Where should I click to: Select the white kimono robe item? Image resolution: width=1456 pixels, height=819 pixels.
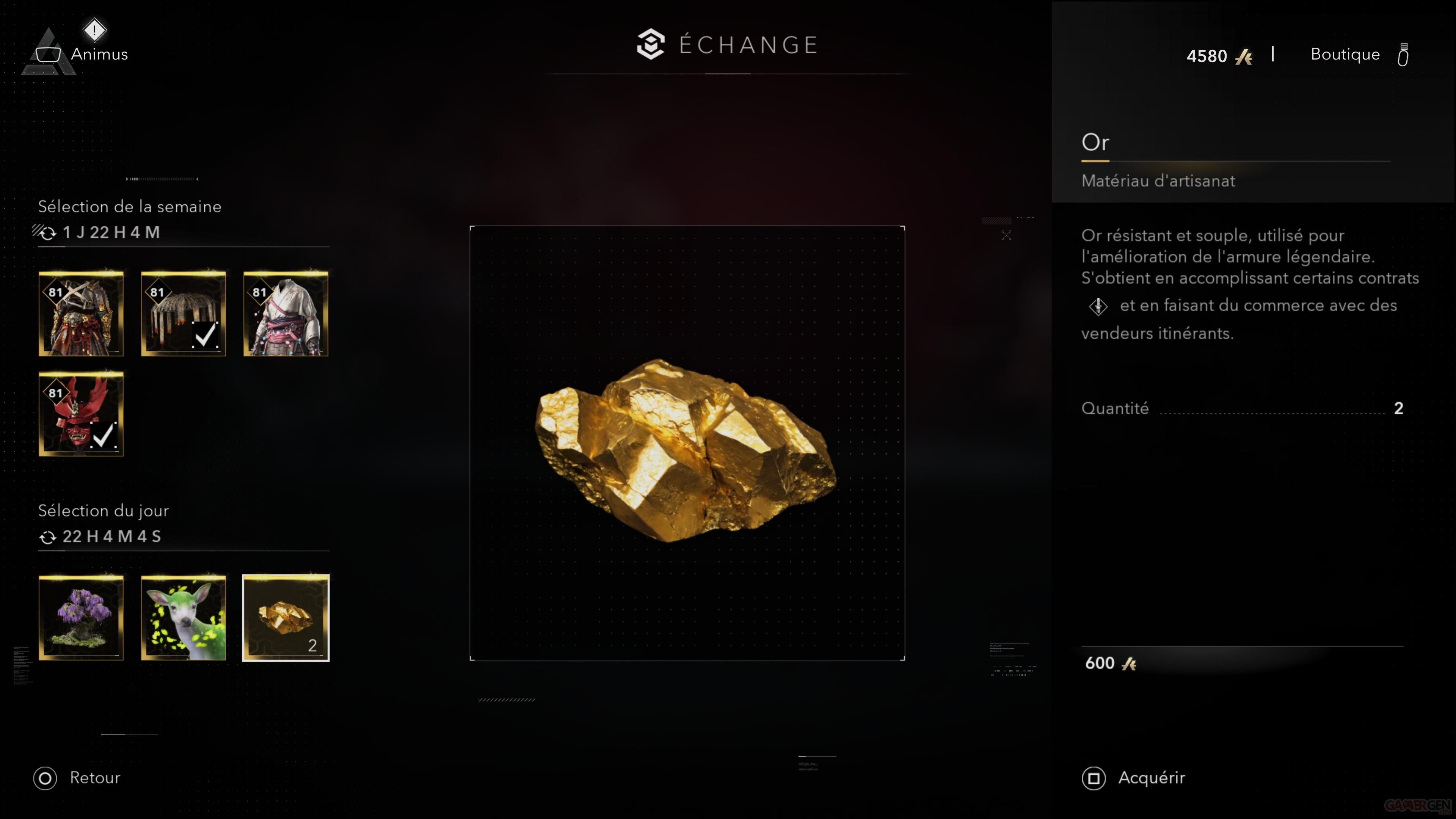[x=286, y=314]
